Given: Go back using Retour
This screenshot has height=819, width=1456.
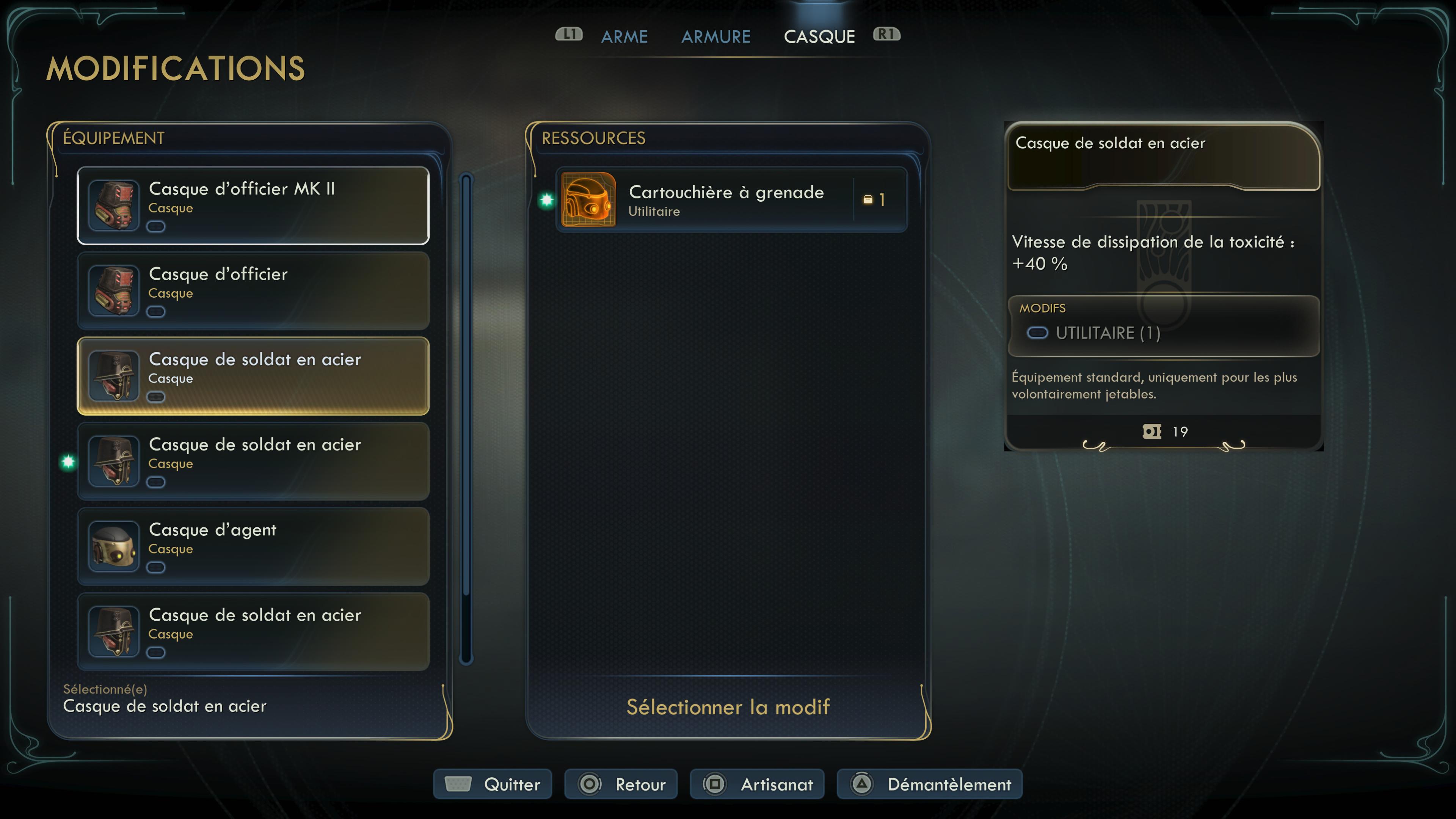Looking at the screenshot, I should [x=621, y=784].
